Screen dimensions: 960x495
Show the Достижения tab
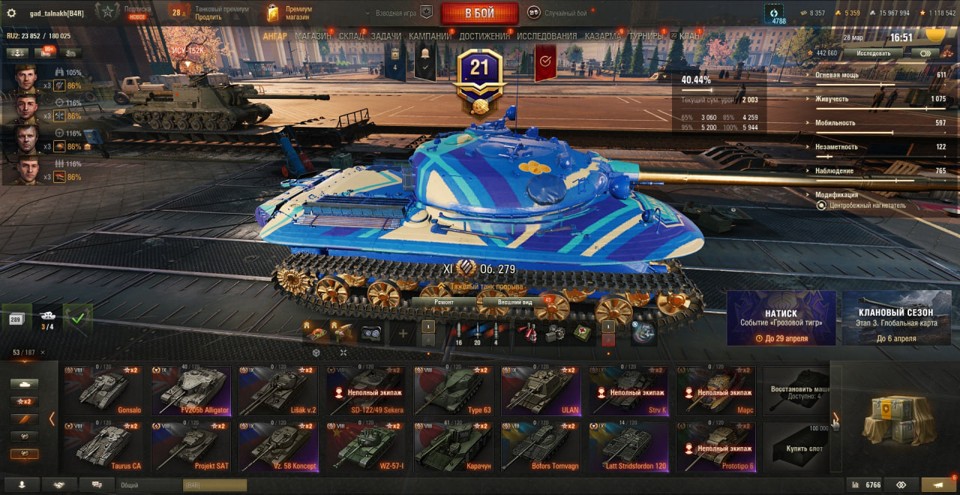484,36
